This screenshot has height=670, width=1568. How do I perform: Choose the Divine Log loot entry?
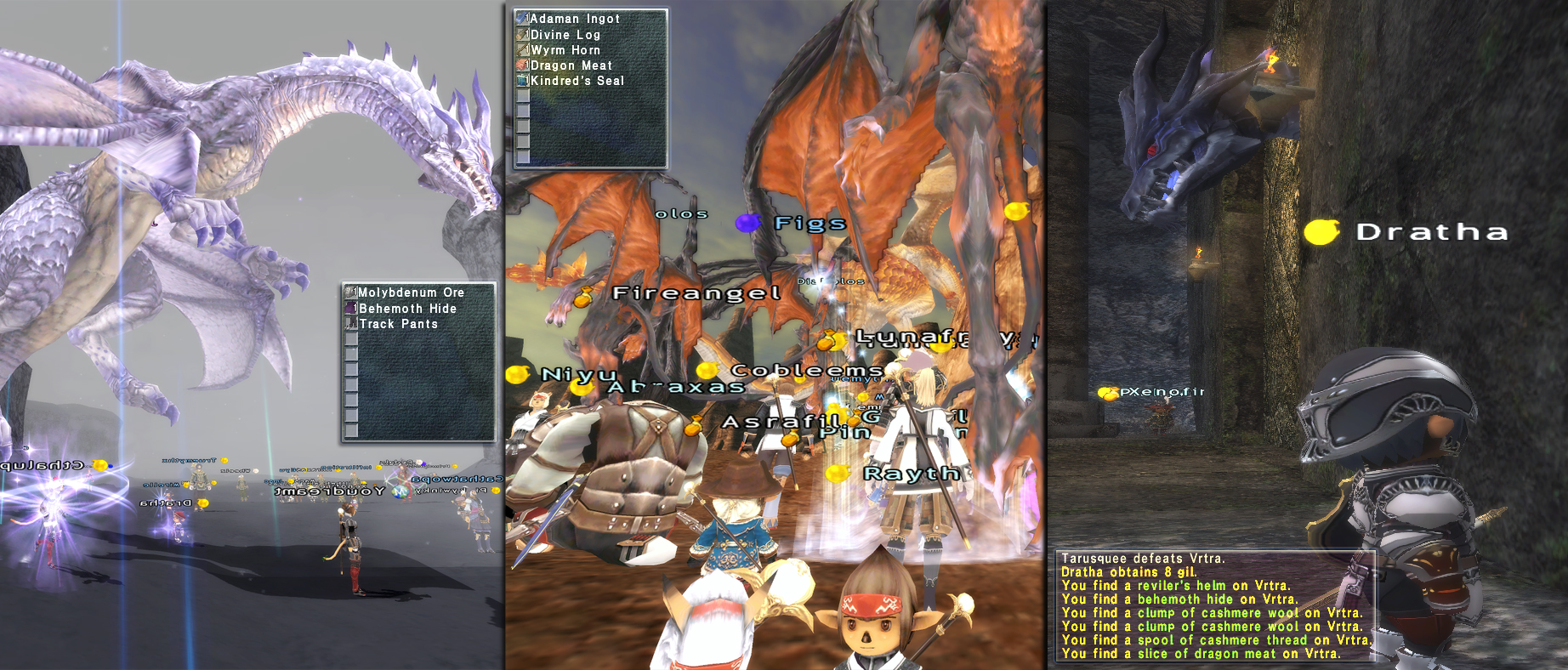click(565, 35)
